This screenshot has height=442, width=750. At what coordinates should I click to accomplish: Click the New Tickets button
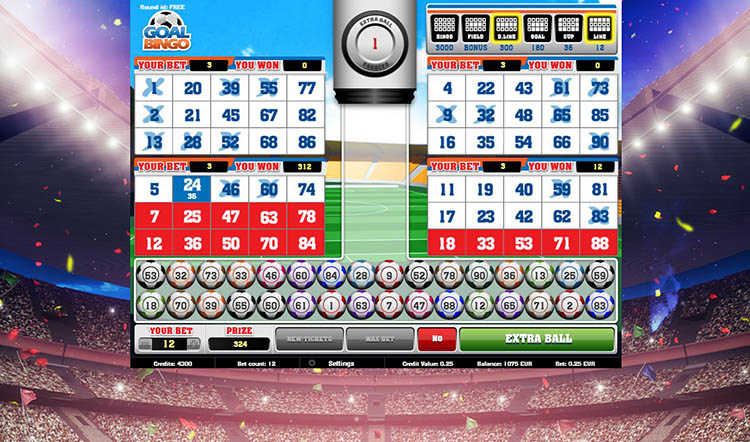pyautogui.click(x=309, y=339)
